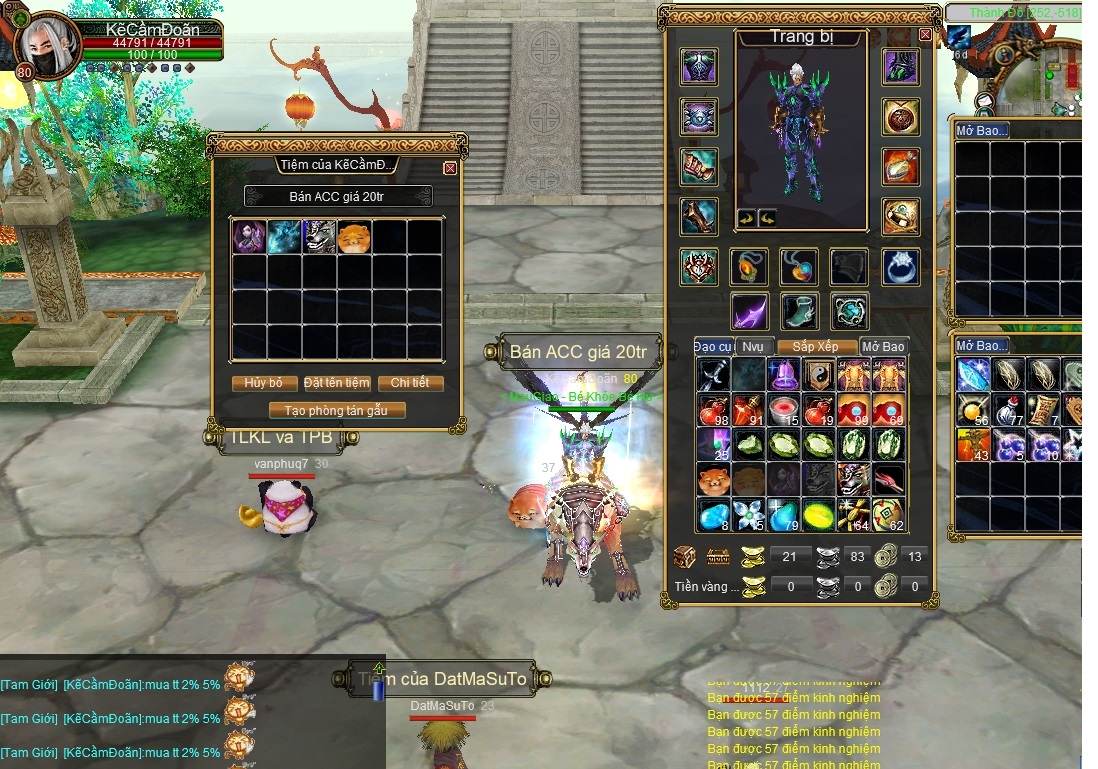Sort inventory with Sắp Xếp
This screenshot has height=769, width=1098.
[814, 346]
